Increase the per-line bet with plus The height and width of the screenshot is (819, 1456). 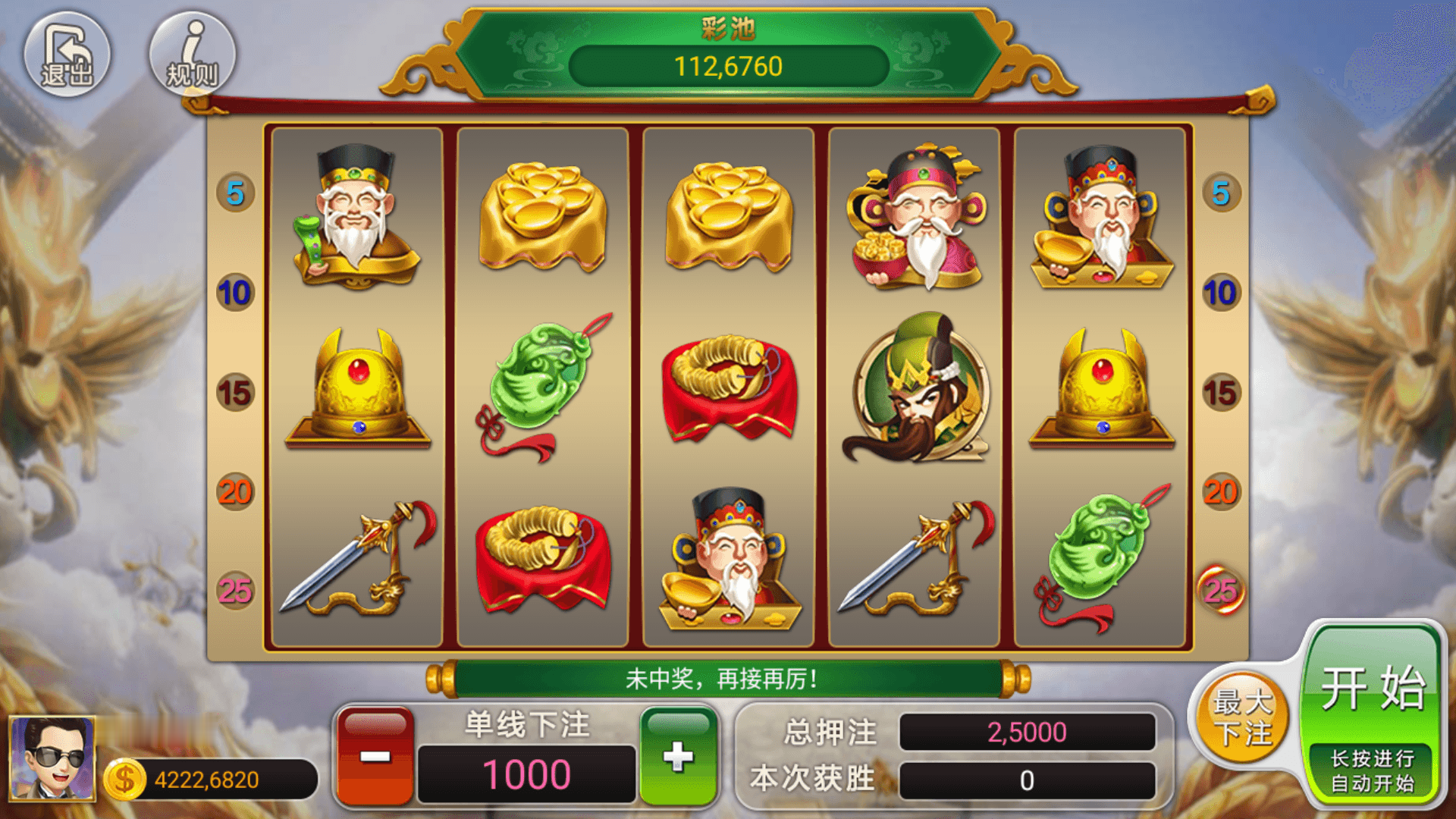click(x=678, y=756)
